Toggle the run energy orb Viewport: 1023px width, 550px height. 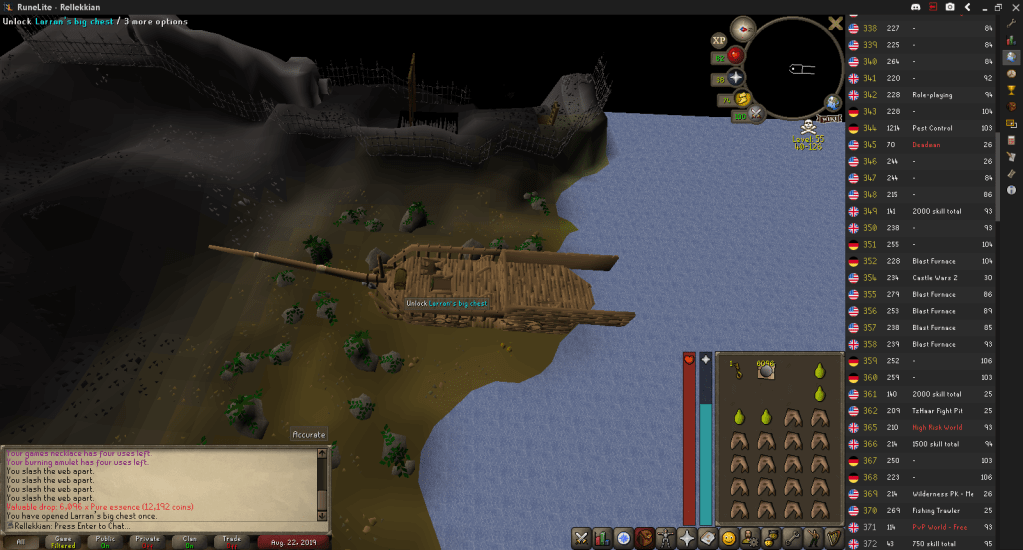(740, 98)
